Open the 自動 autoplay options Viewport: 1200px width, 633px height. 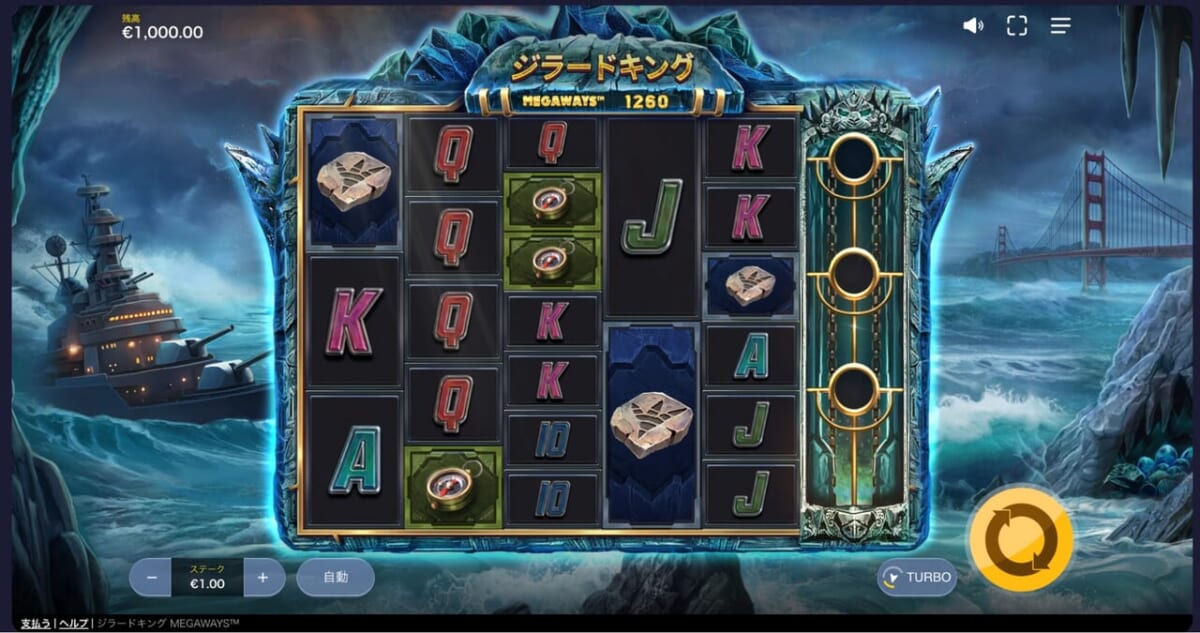(x=335, y=577)
